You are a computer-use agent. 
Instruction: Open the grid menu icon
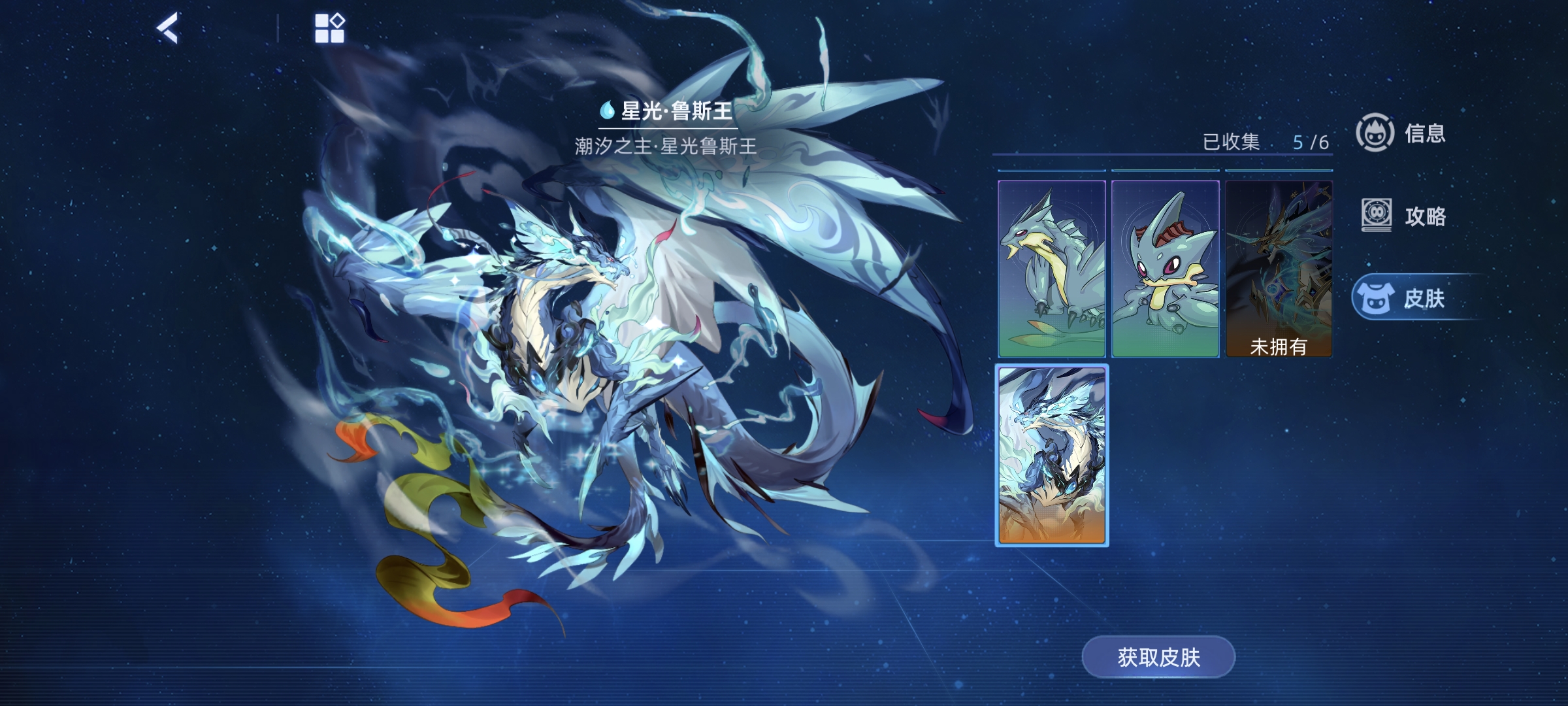[329, 29]
